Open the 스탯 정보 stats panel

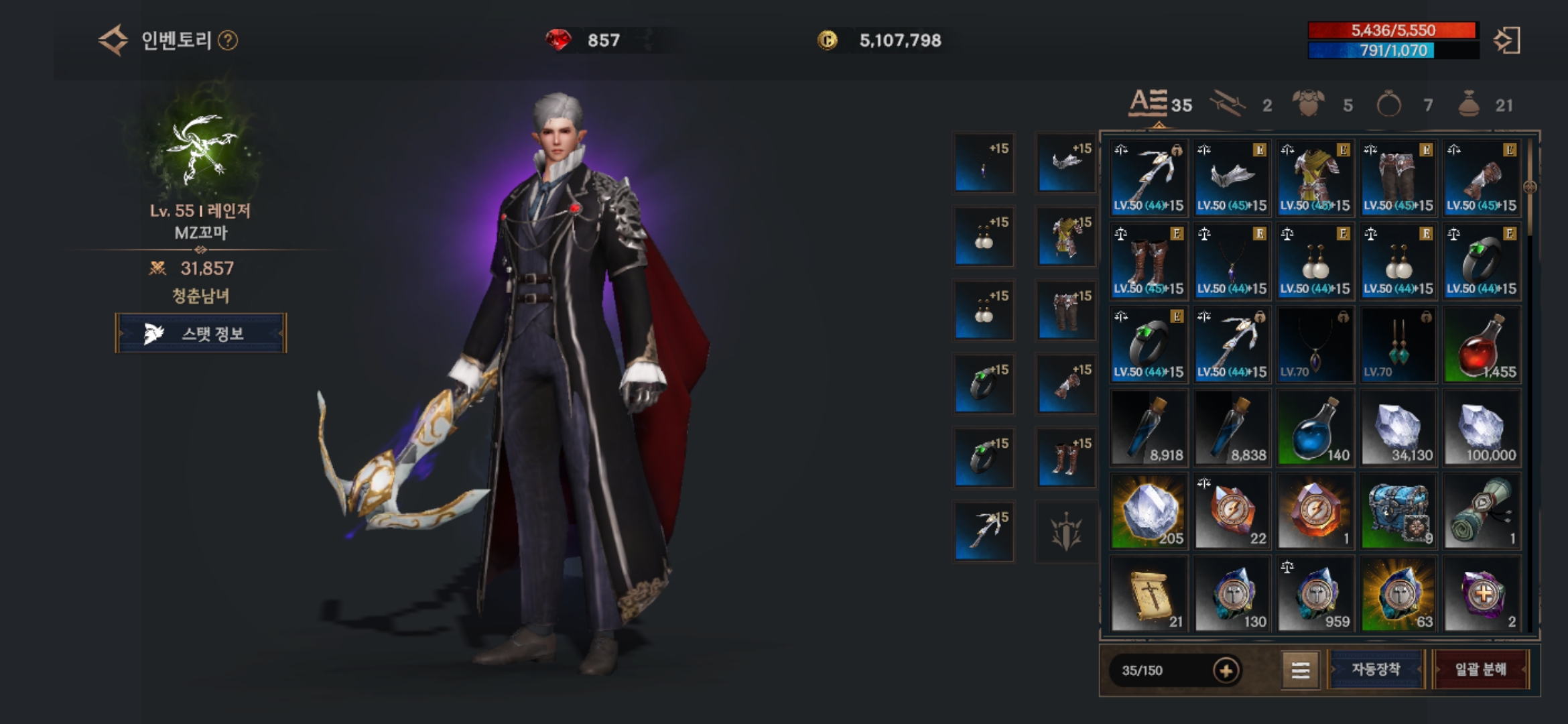pyautogui.click(x=201, y=333)
